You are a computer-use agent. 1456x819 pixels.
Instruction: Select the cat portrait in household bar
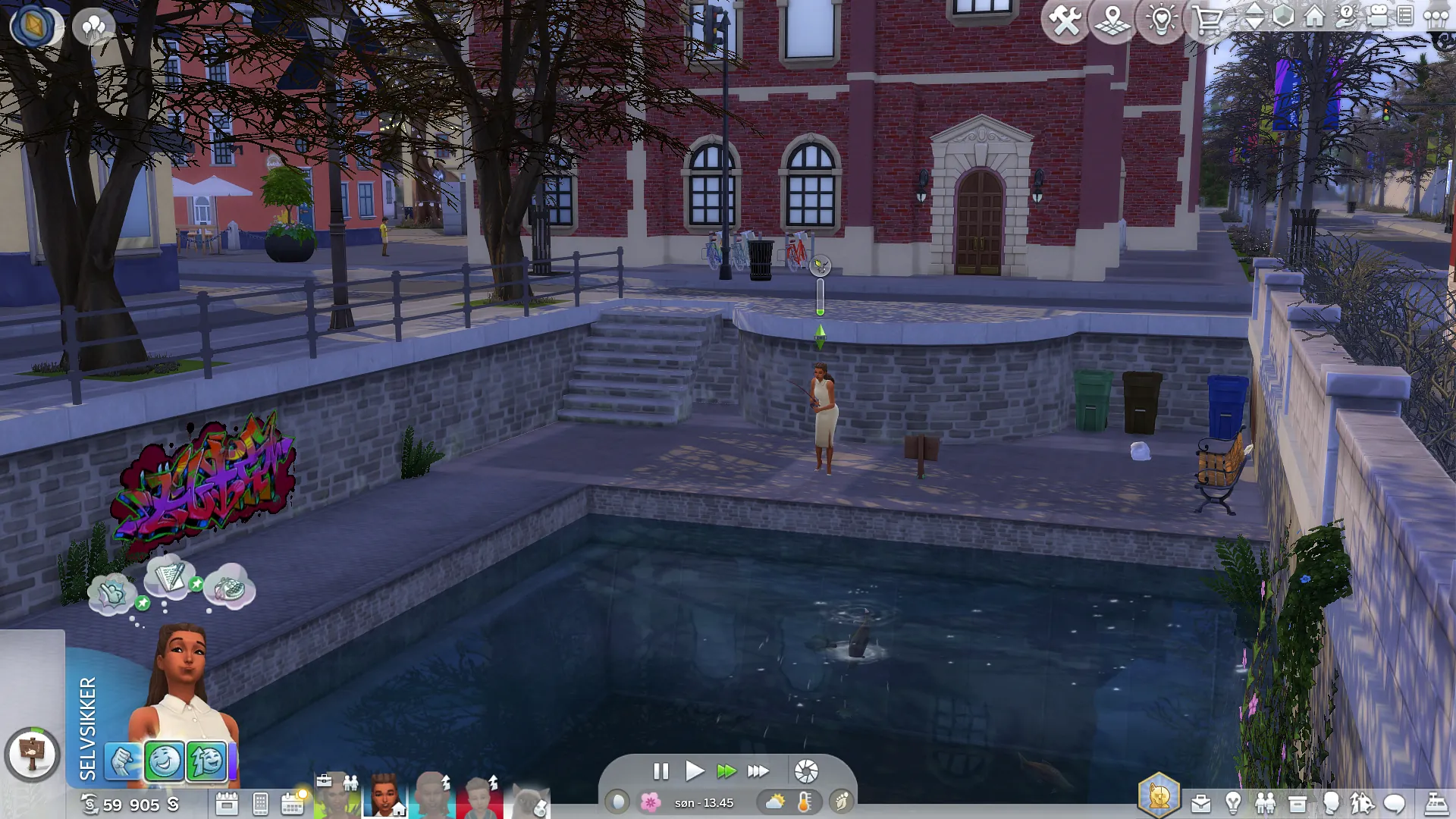530,801
